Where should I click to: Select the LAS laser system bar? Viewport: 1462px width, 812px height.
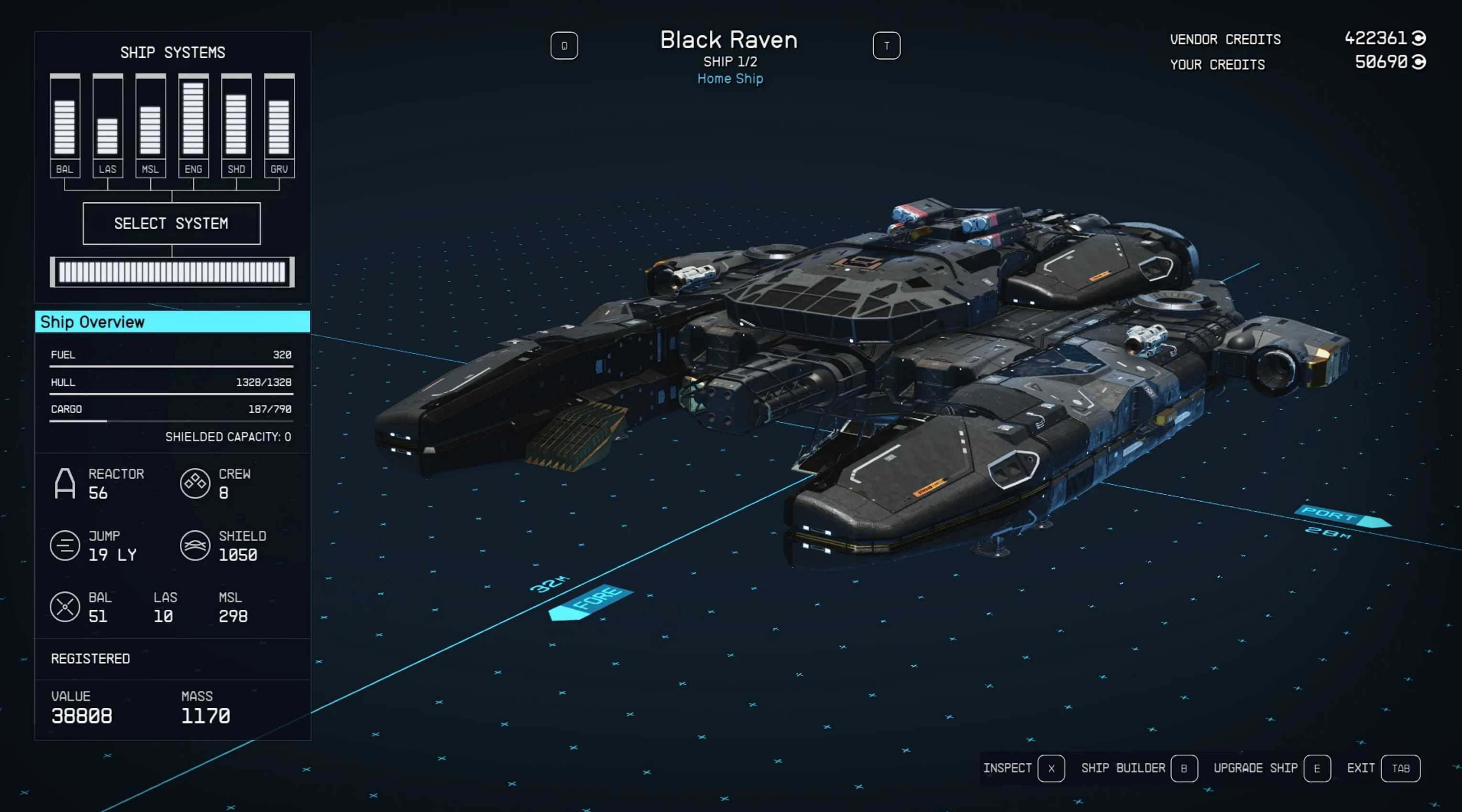coord(108,125)
